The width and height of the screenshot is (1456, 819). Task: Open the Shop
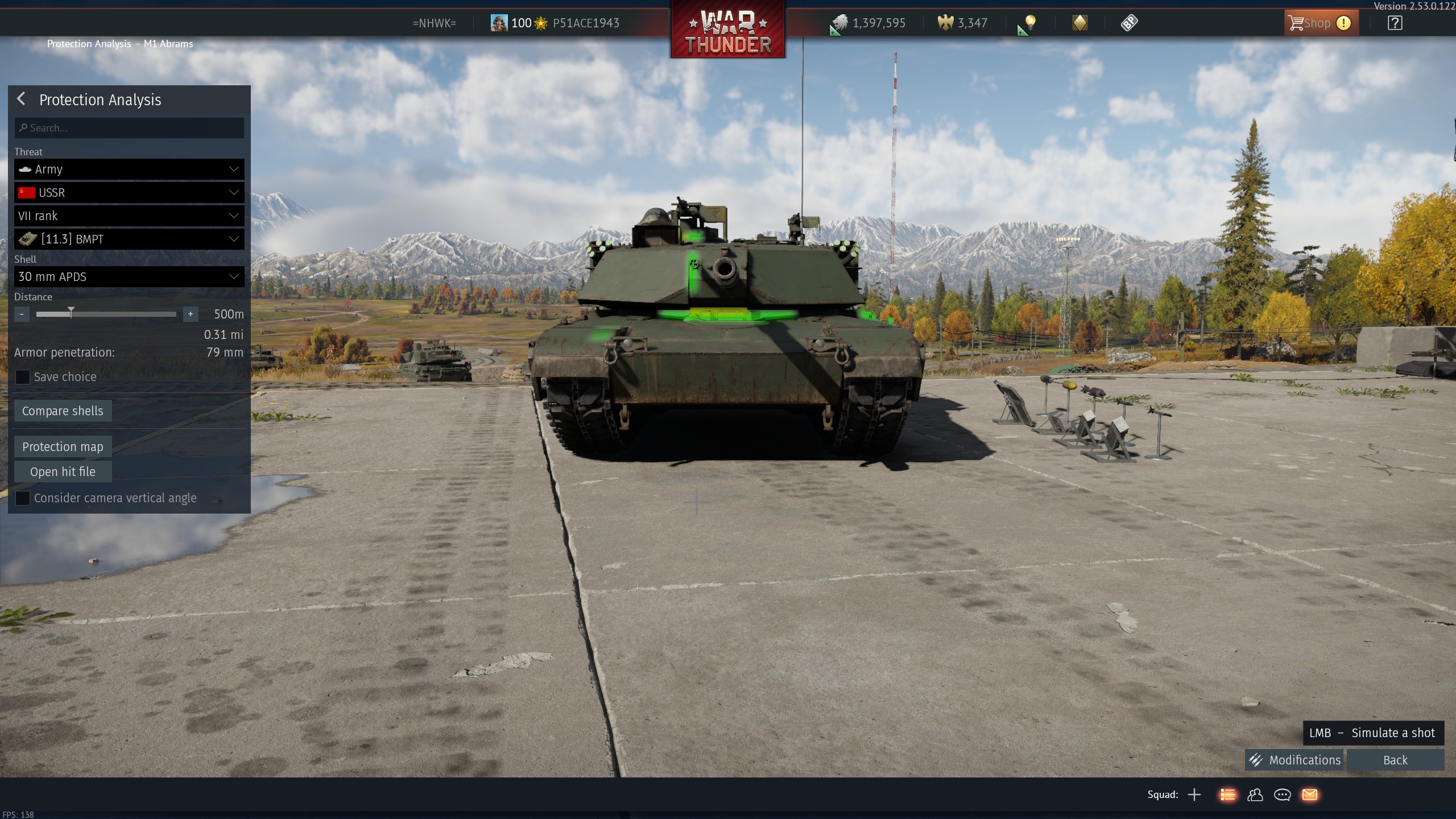[x=1320, y=23]
